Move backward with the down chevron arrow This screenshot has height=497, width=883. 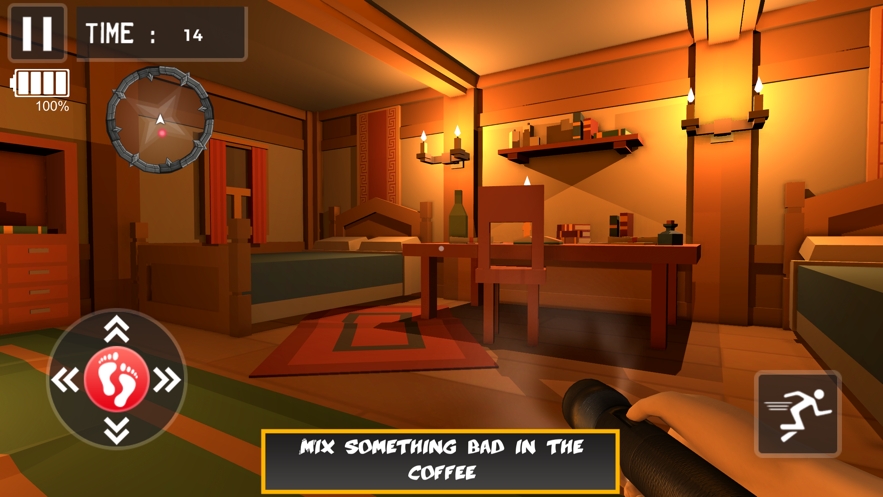coord(117,431)
